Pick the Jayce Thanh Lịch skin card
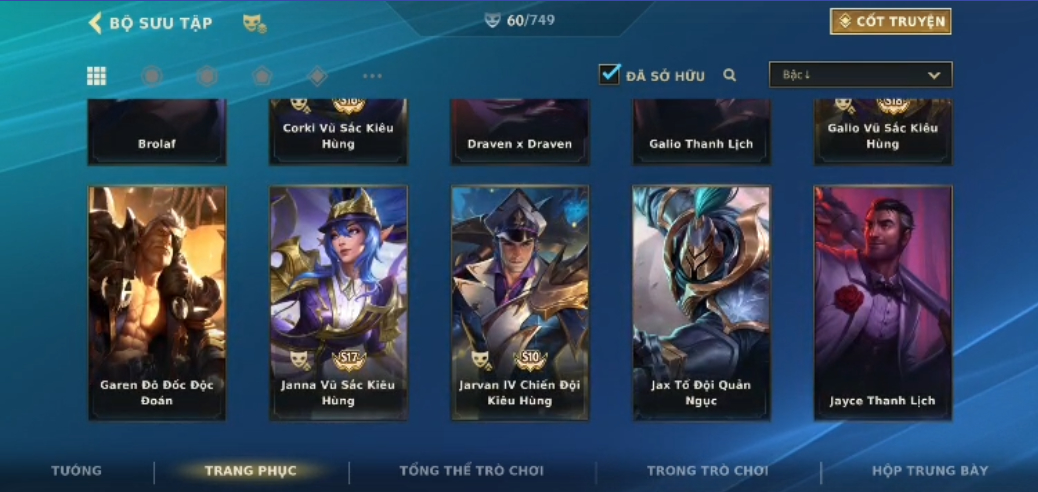The width and height of the screenshot is (1038, 492). click(x=883, y=302)
